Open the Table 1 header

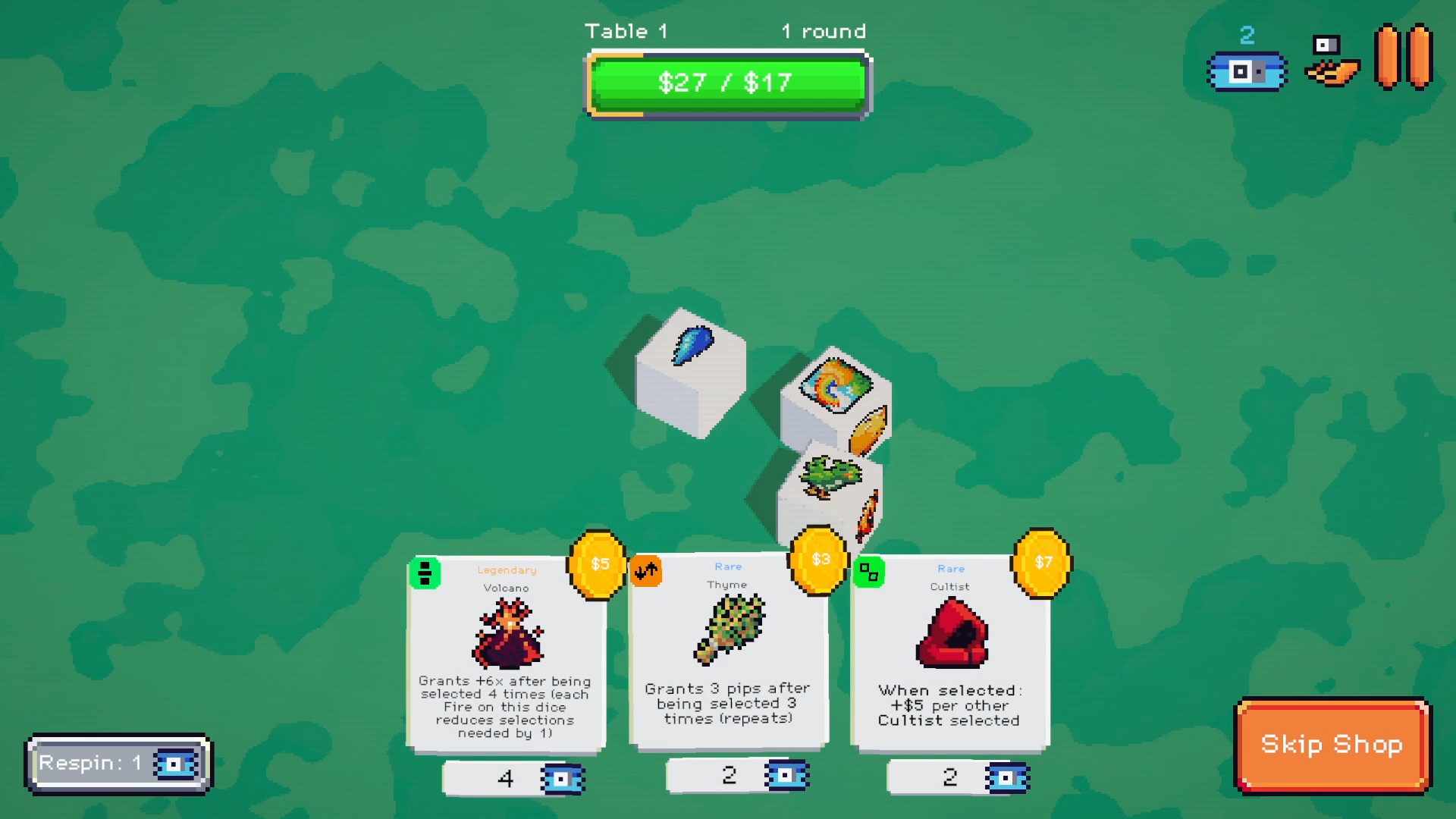click(x=627, y=31)
